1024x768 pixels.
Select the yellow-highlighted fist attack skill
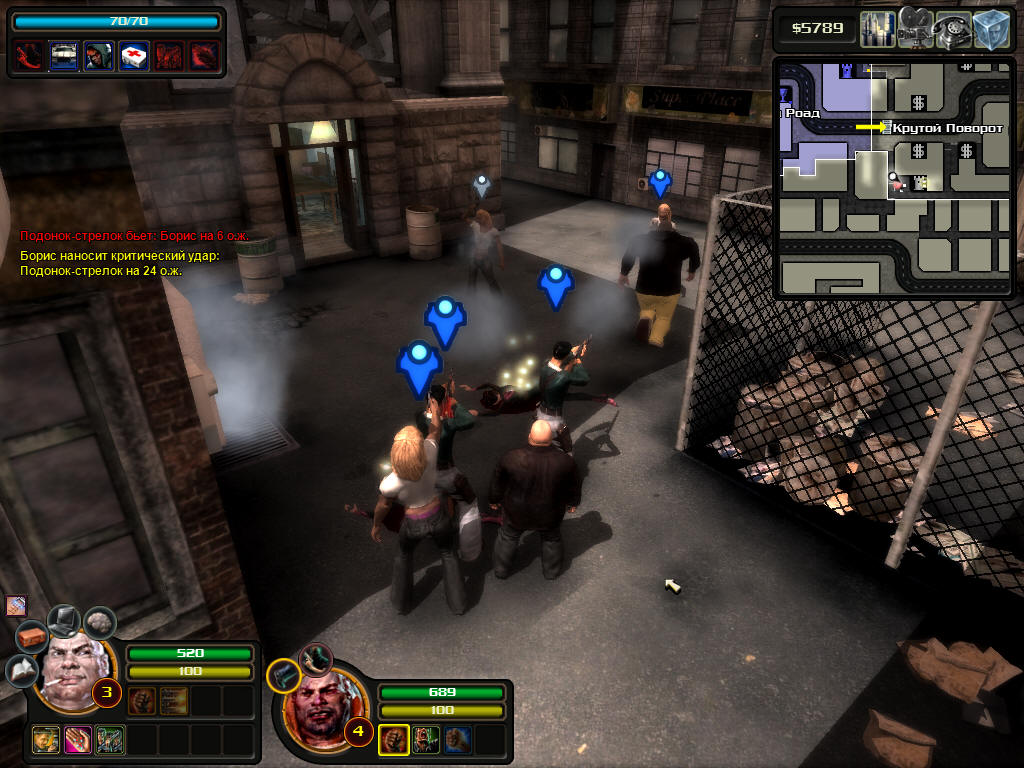[x=393, y=740]
